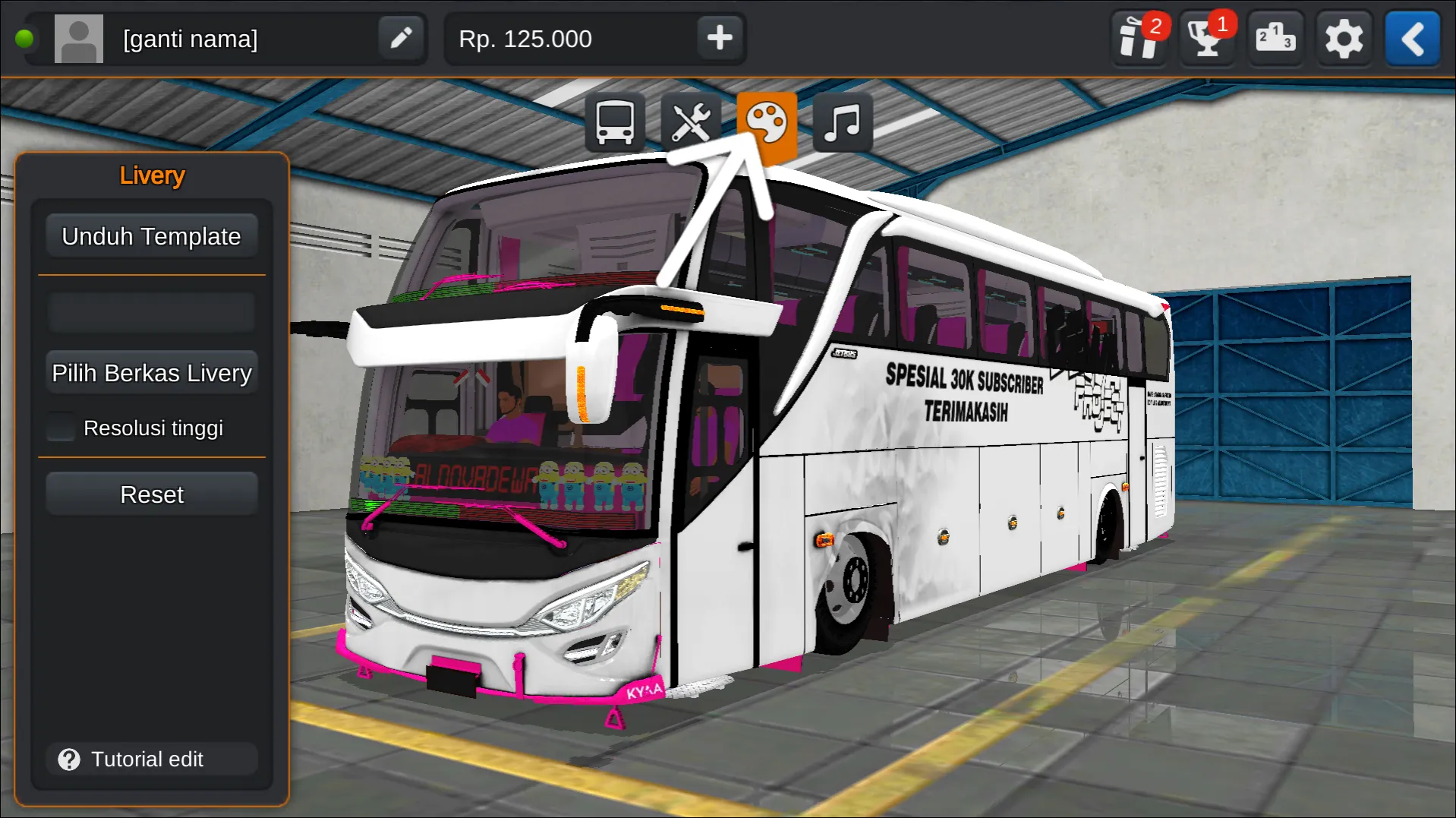Click the pencil icon to edit name
The height and width of the screenshot is (818, 1456).
400,38
